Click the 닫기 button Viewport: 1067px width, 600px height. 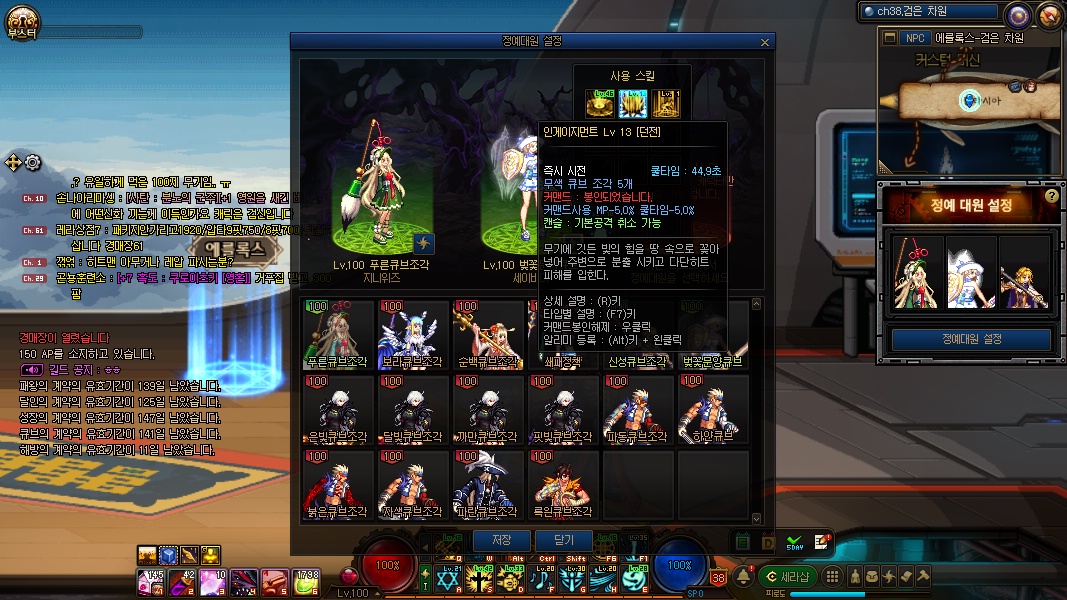coord(564,540)
